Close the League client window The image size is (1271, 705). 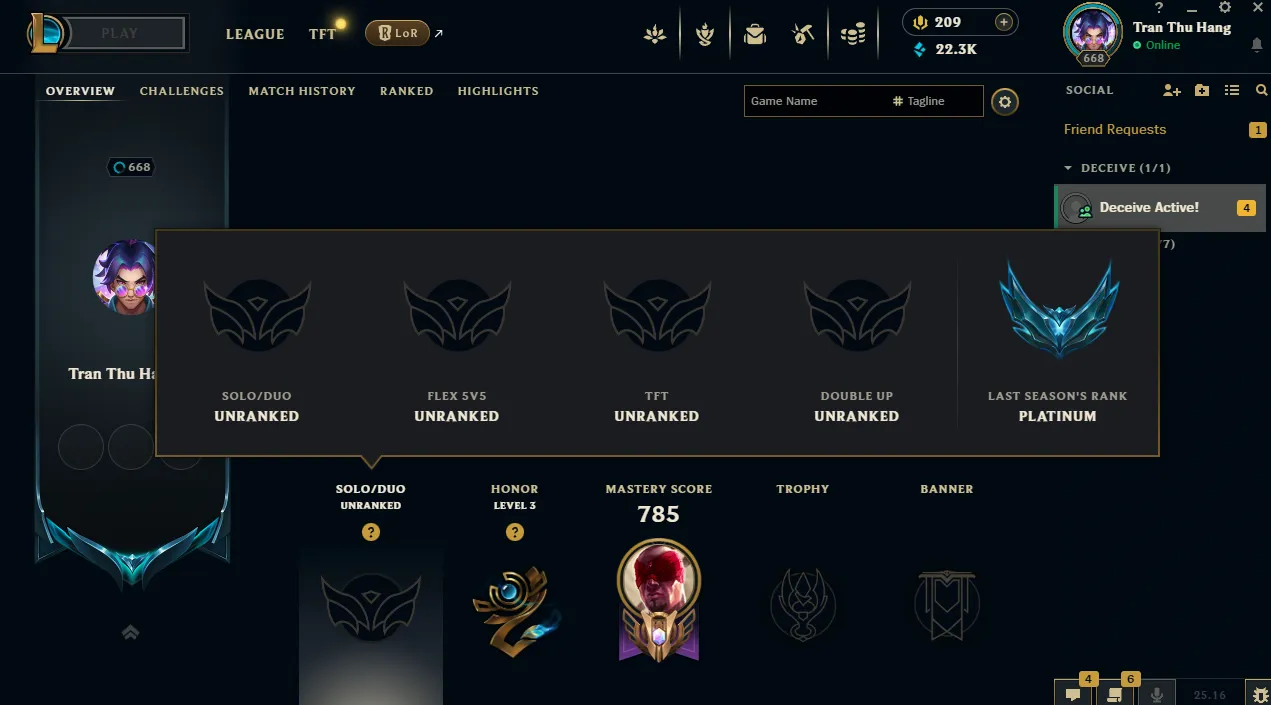click(1258, 8)
